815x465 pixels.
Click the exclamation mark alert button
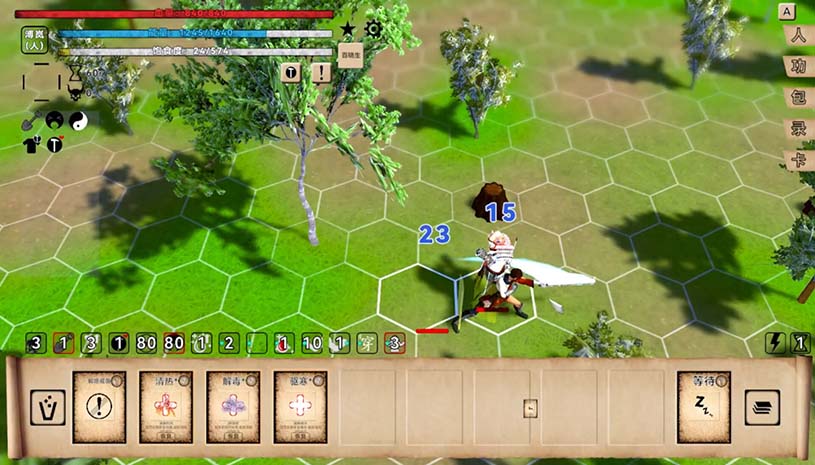tap(321, 73)
